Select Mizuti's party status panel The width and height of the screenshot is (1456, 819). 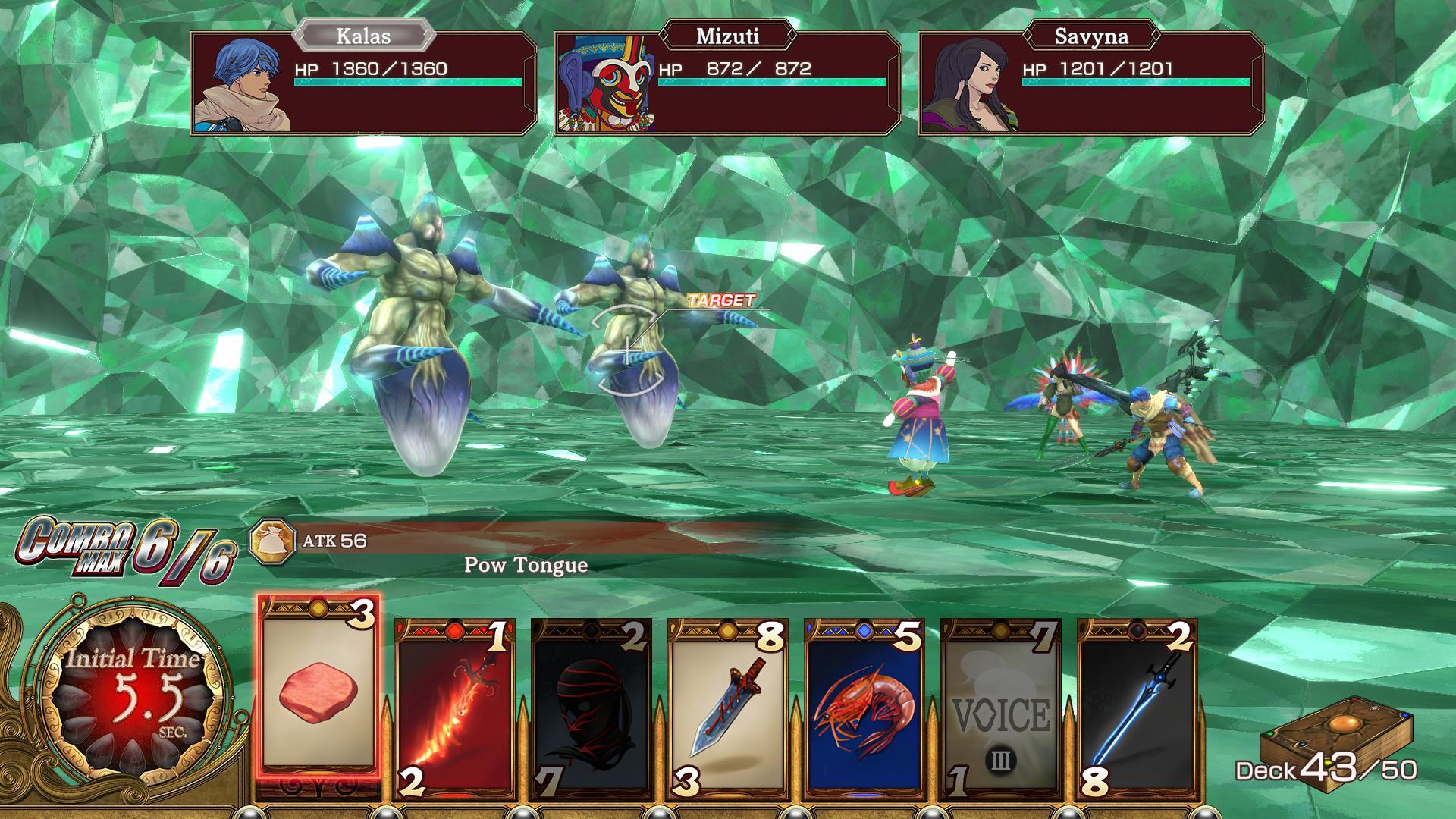[x=728, y=83]
